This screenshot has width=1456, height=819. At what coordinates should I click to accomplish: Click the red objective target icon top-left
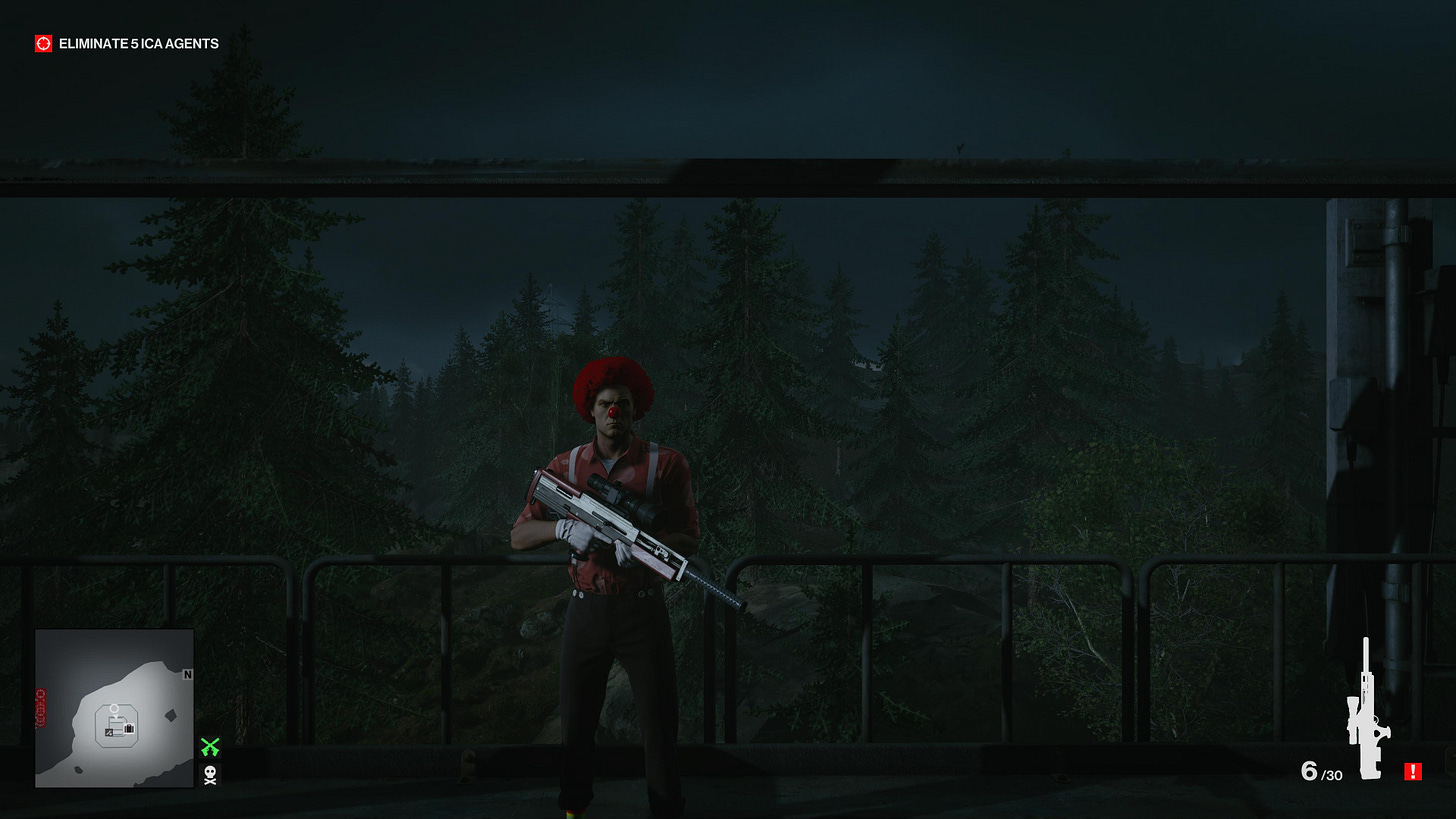(x=42, y=43)
